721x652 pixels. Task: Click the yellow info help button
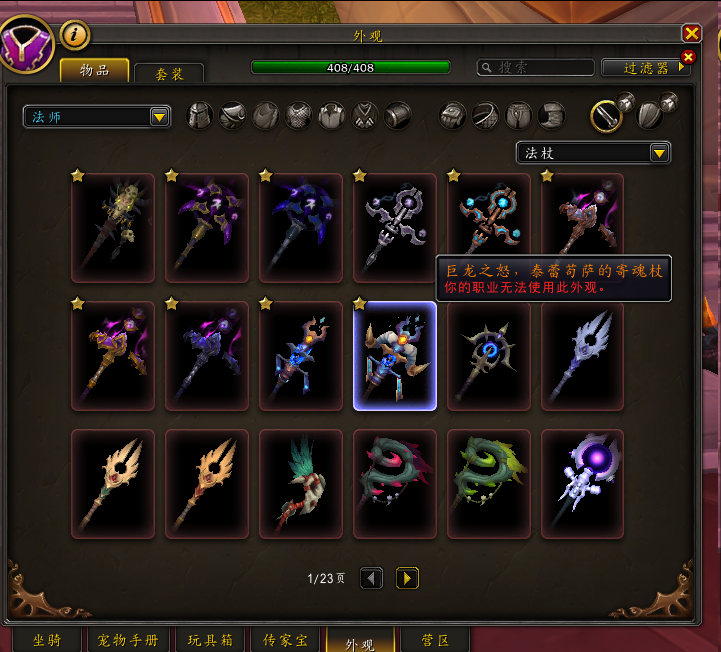[75, 35]
